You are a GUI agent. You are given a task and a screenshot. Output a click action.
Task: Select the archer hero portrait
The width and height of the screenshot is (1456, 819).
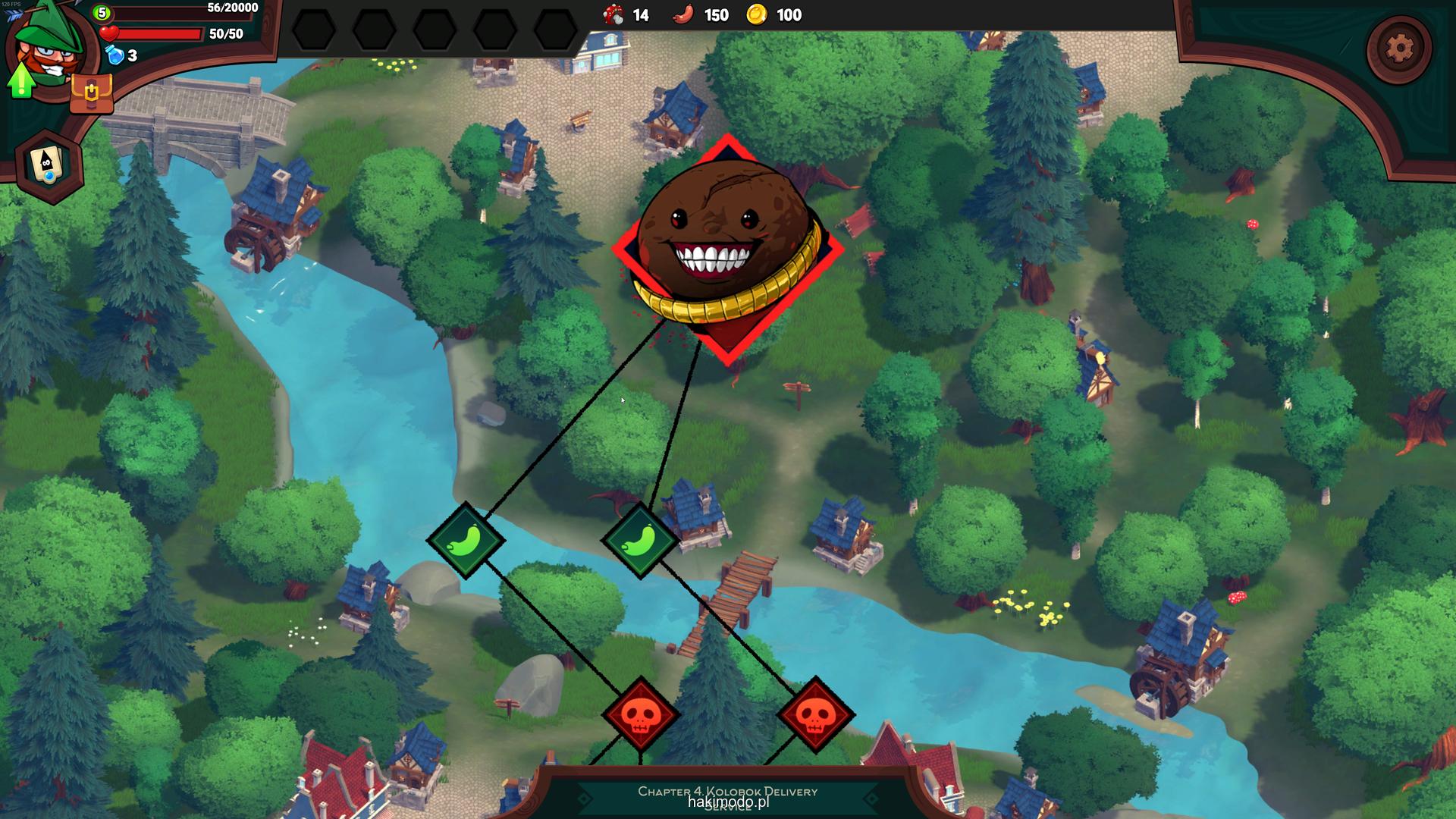point(52,47)
